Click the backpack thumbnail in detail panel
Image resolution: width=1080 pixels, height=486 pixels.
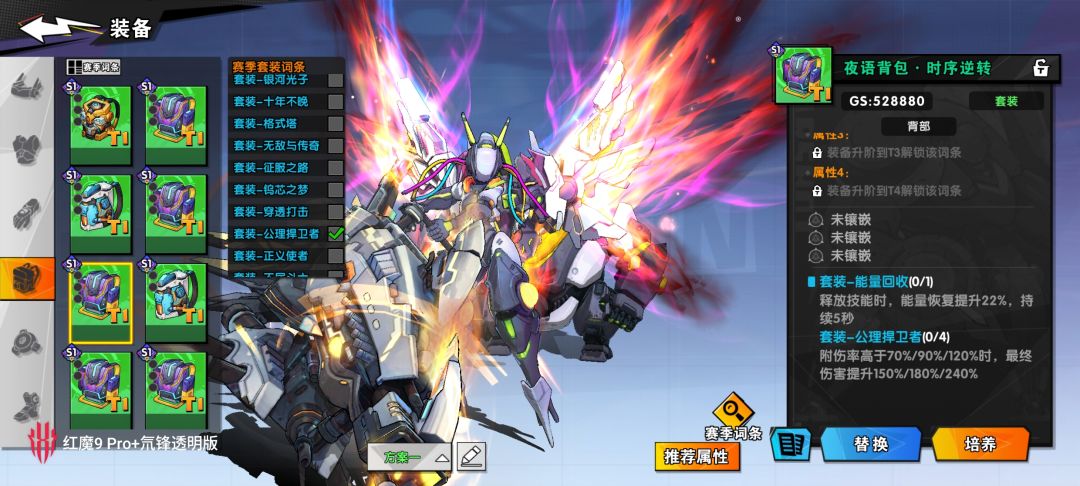805,75
